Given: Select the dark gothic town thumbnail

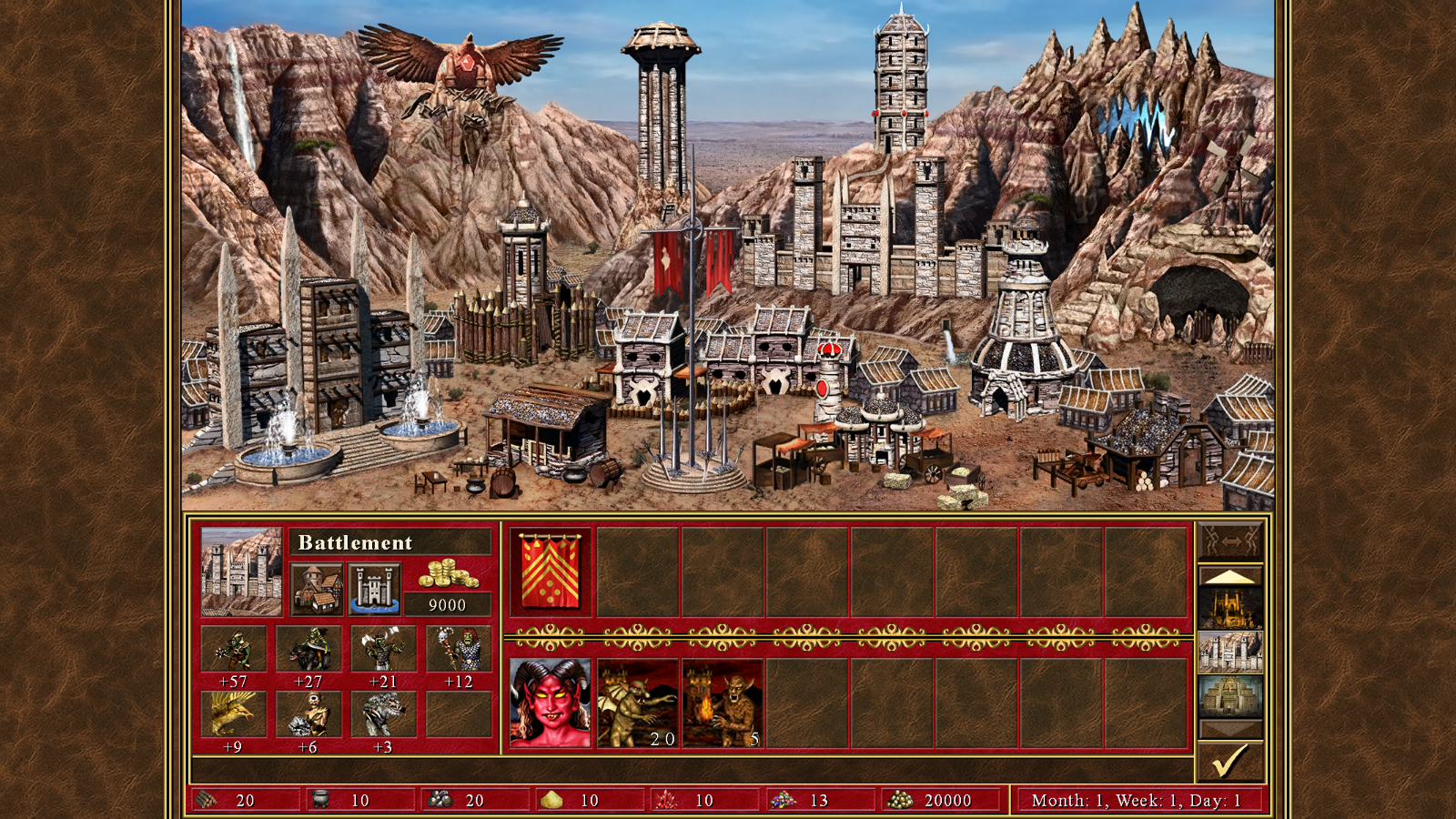Looking at the screenshot, I should 1230,608.
